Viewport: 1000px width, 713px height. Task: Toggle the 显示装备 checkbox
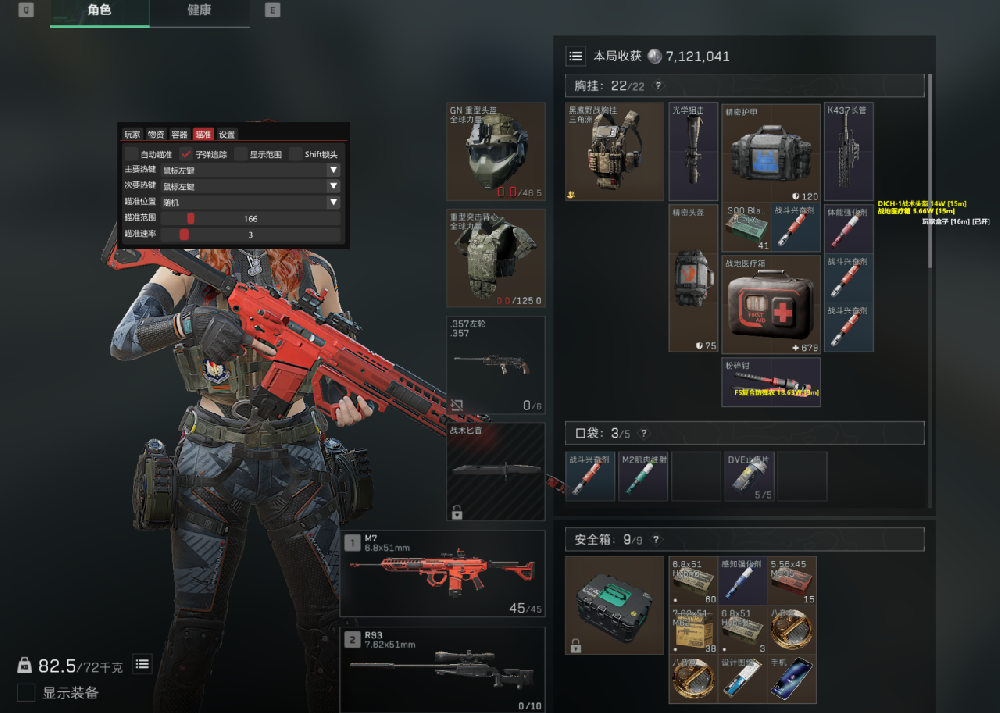coord(27,693)
